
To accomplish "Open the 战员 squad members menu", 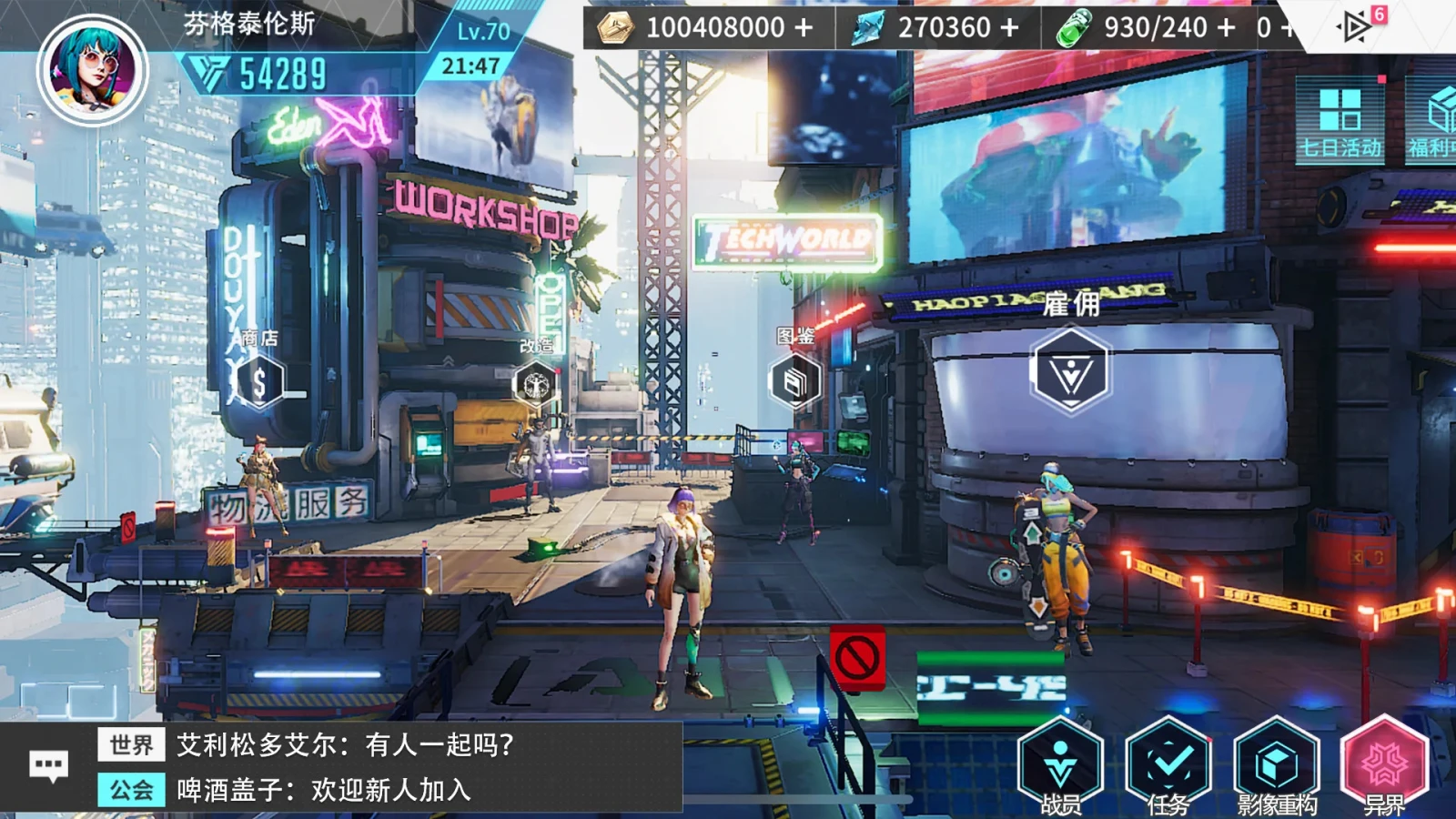I will (x=1060, y=766).
